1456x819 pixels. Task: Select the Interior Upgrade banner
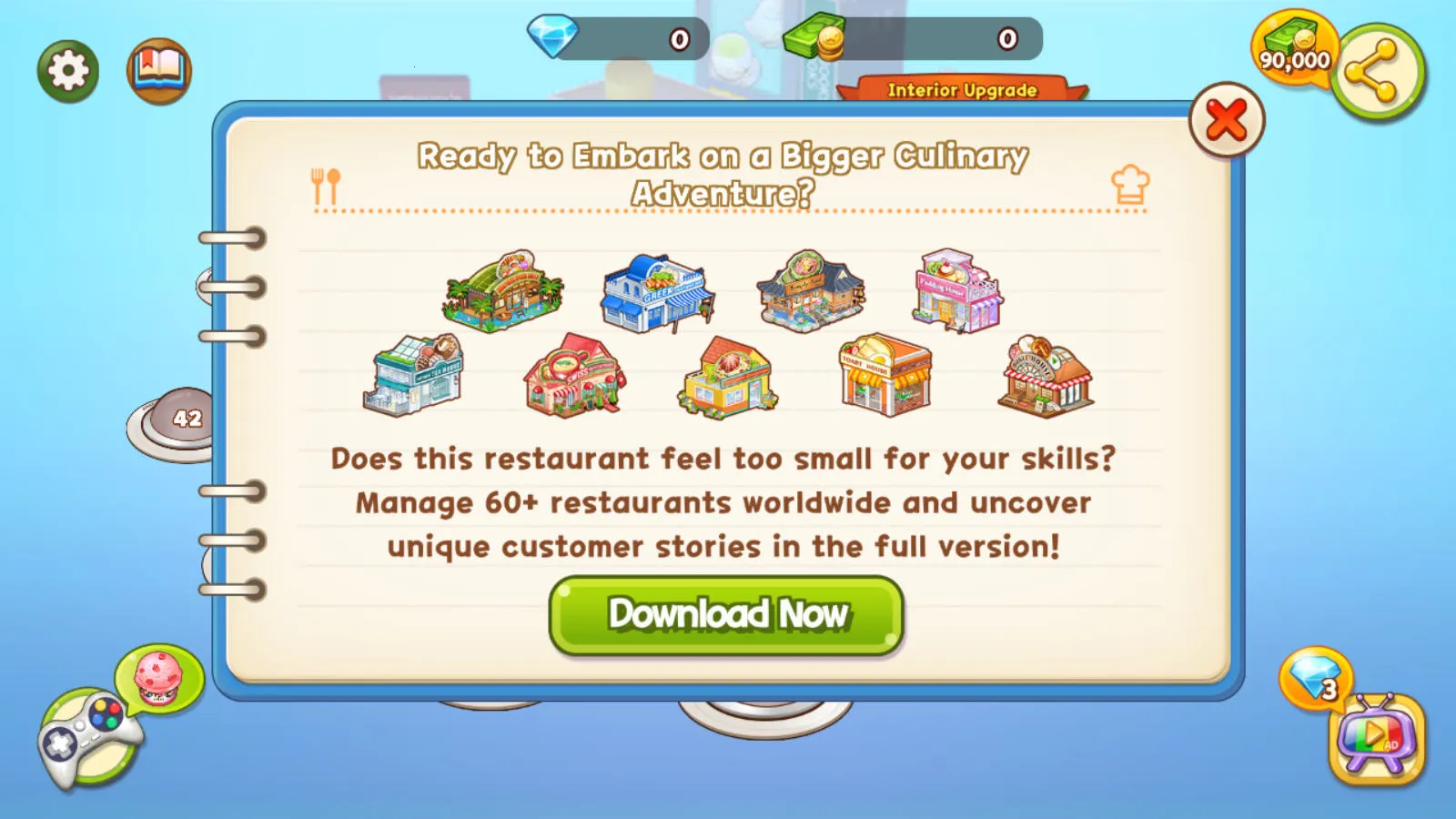tap(962, 89)
